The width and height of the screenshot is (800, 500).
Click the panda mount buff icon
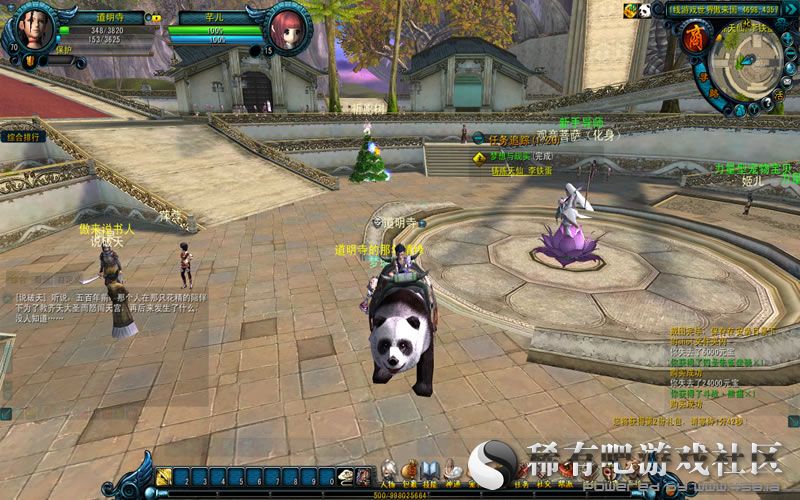click(645, 11)
